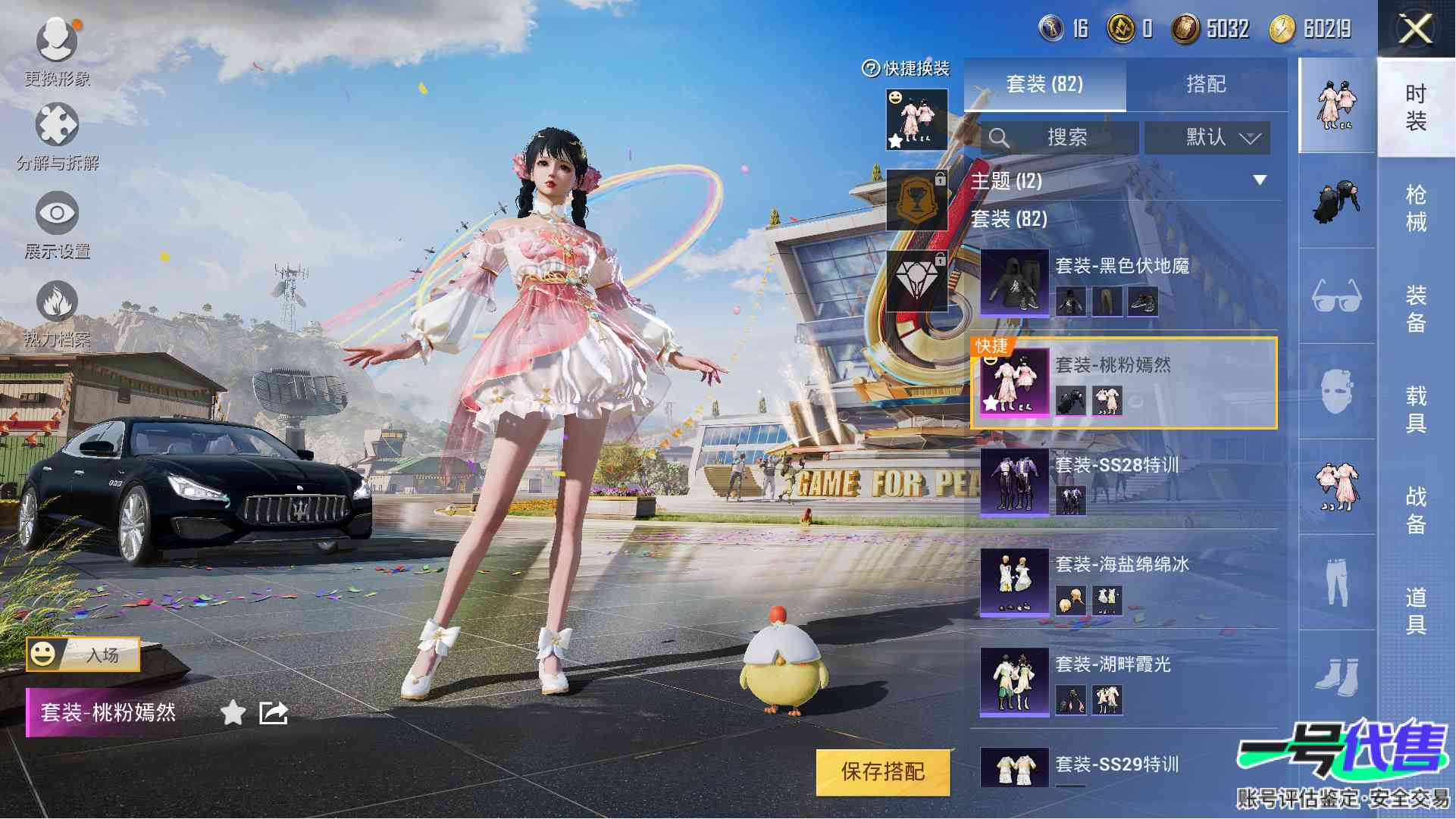This screenshot has width=1456, height=819.
Task: Switch to the 枪械 firearms category
Action: [x=1415, y=208]
